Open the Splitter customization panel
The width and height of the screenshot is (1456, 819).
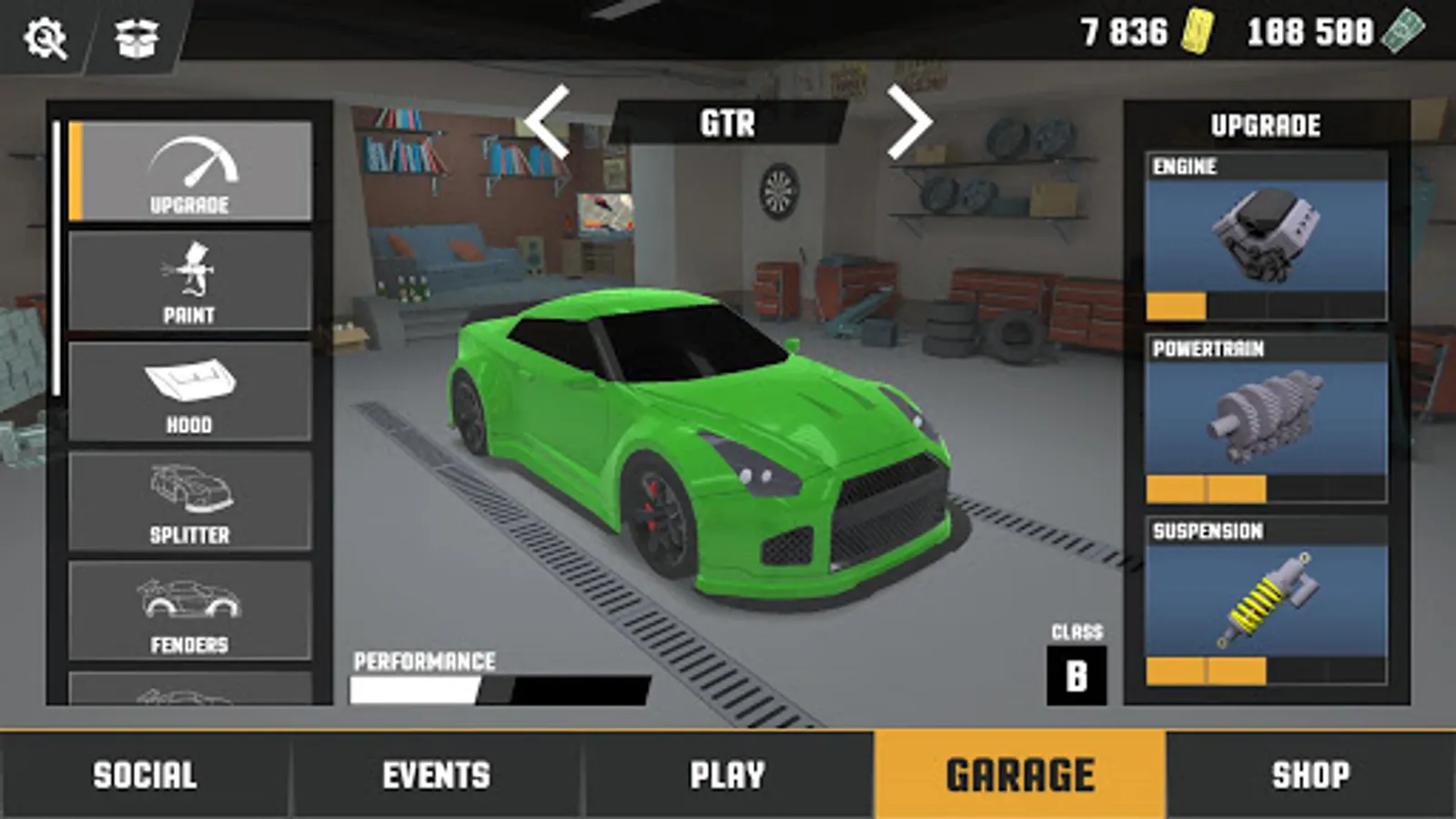point(189,496)
